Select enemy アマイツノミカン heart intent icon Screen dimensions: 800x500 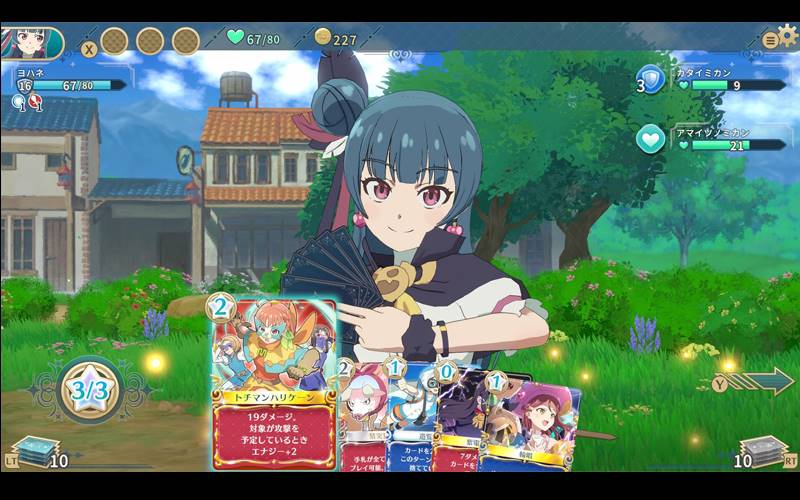[651, 140]
